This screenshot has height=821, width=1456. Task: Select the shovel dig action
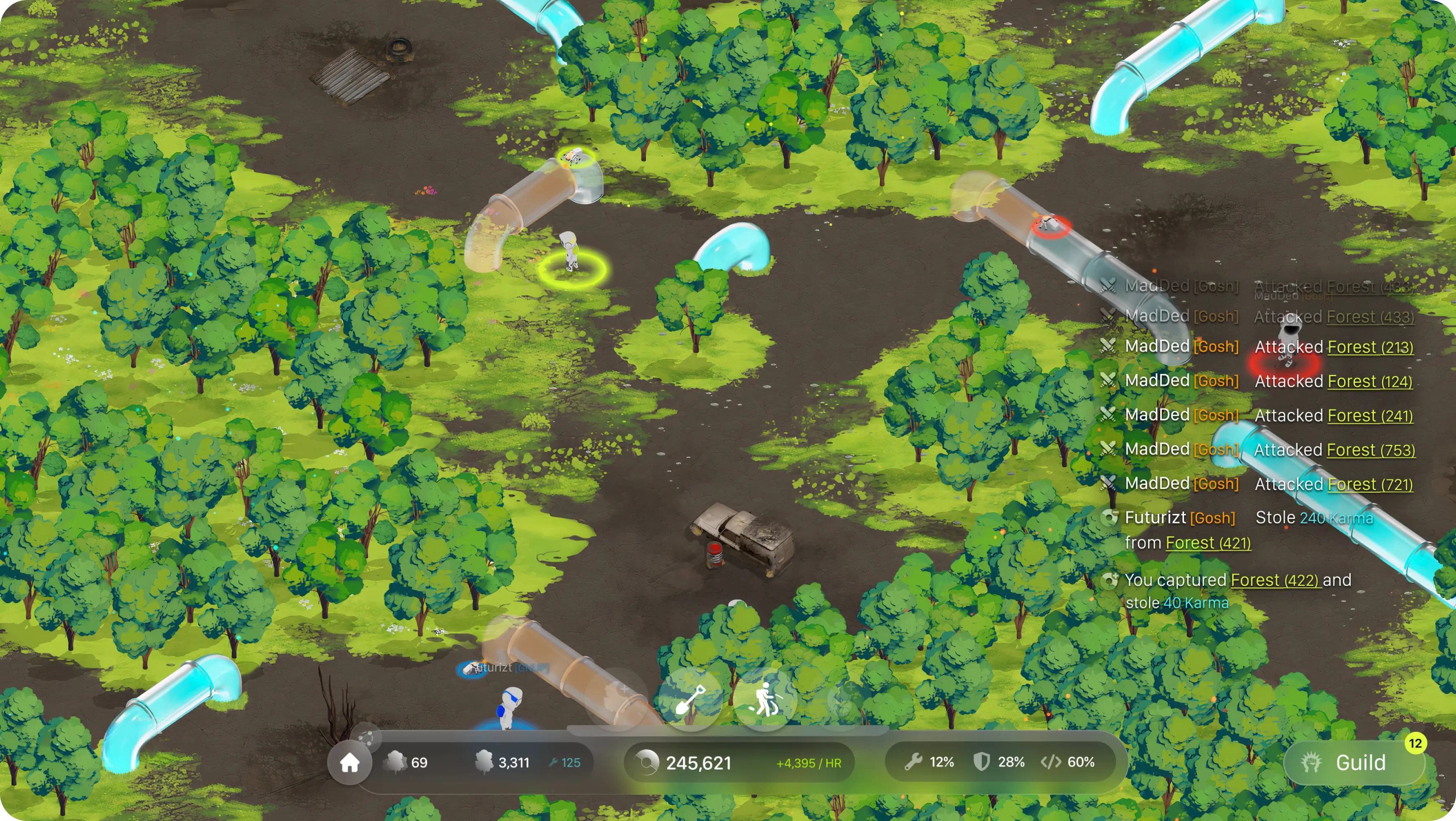690,700
